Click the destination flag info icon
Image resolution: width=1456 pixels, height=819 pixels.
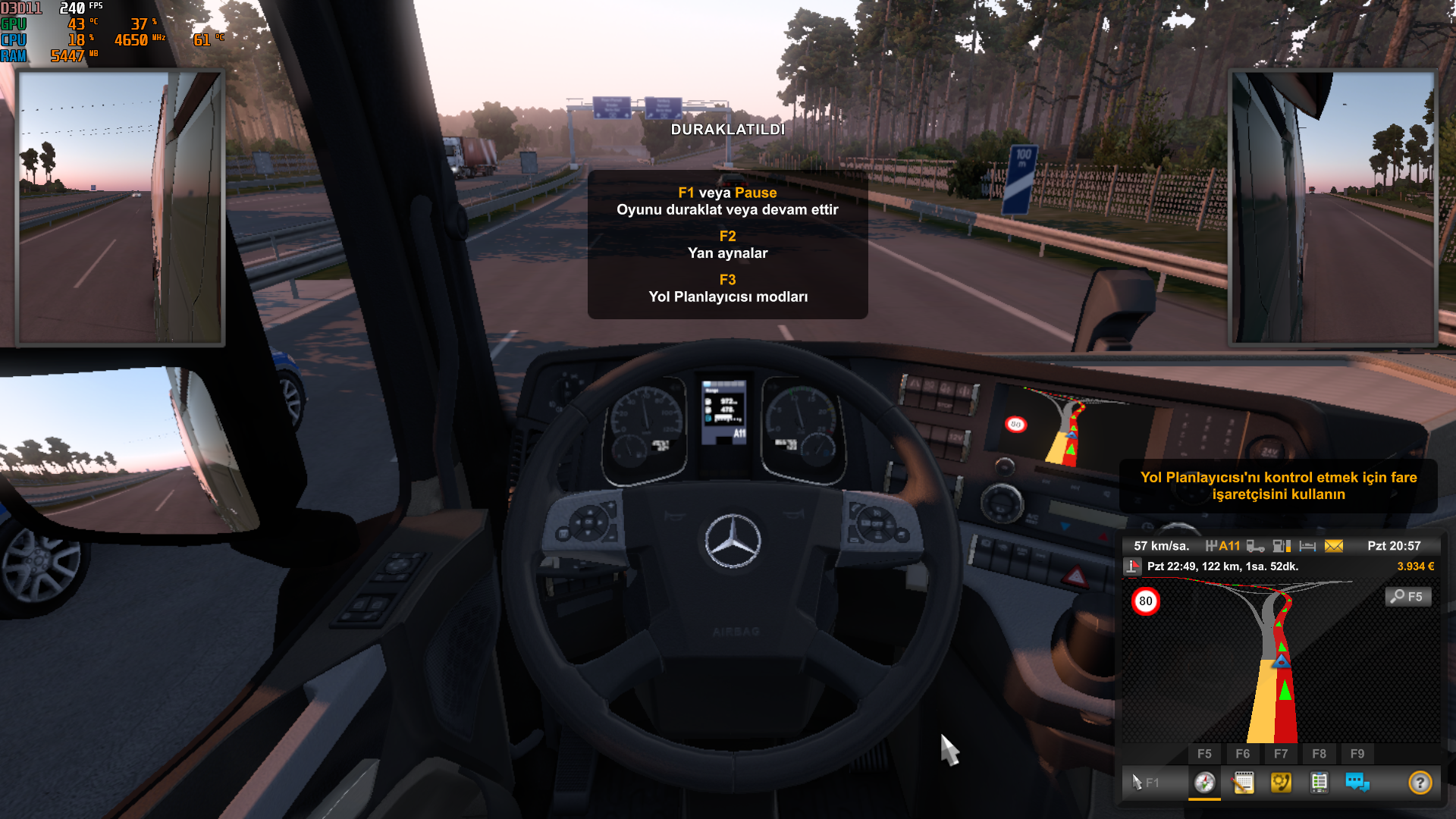(x=1132, y=566)
